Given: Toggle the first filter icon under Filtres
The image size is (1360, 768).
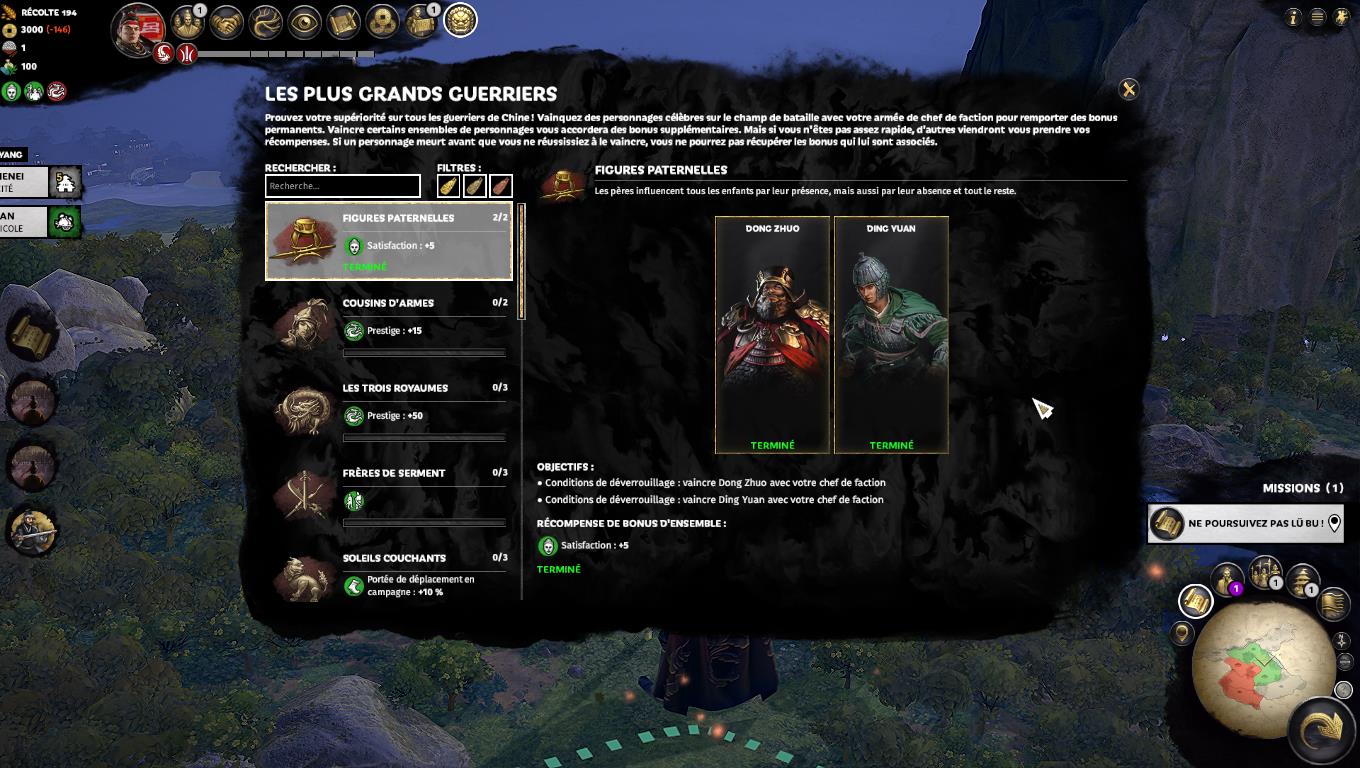Looking at the screenshot, I should pos(449,186).
